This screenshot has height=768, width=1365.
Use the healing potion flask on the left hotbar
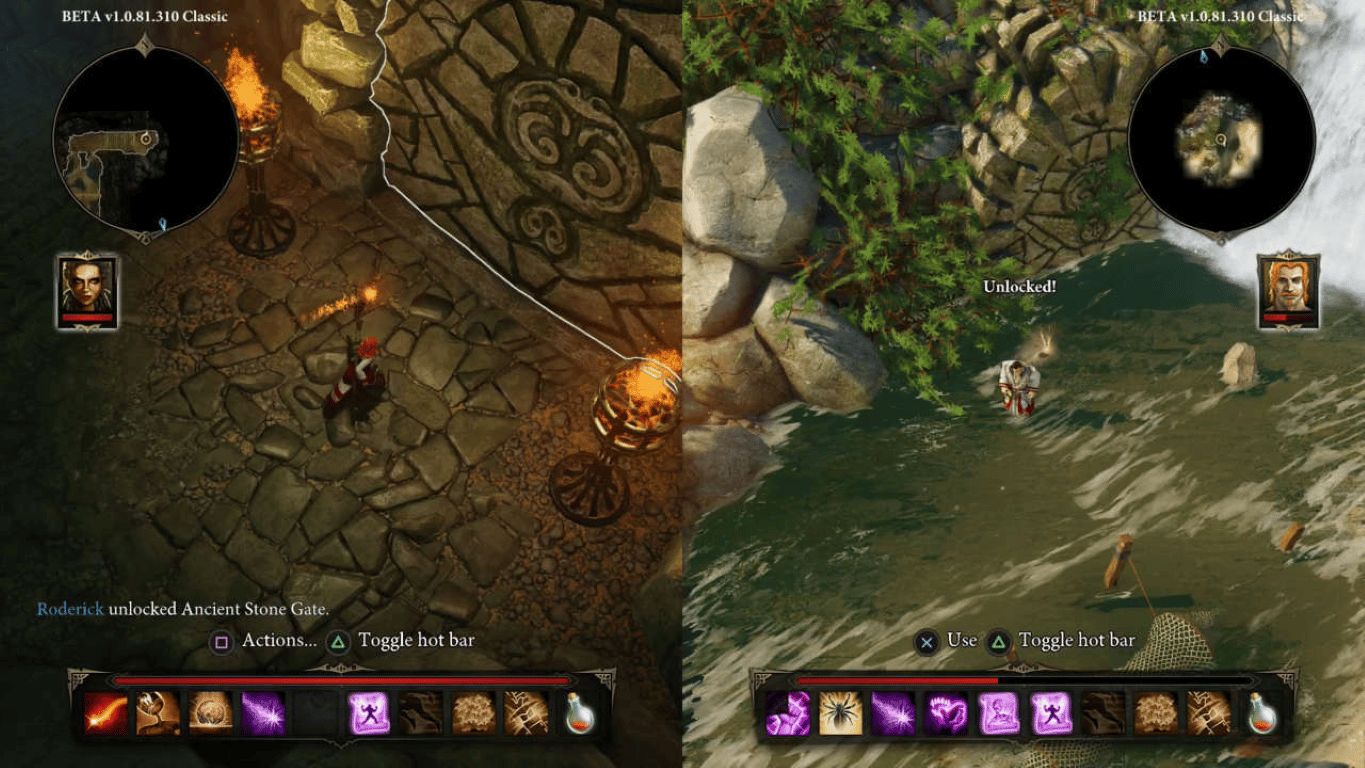click(577, 711)
